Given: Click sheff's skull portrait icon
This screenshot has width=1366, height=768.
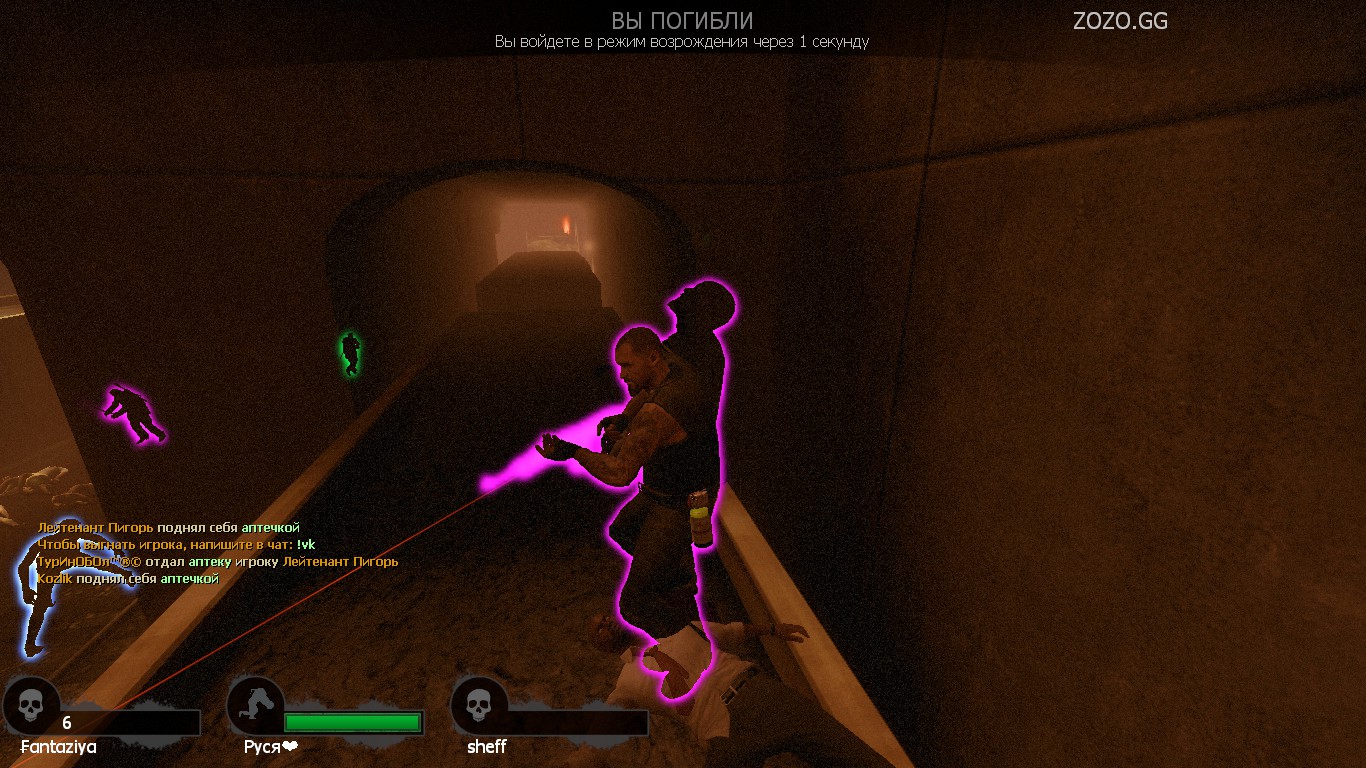Looking at the screenshot, I should click(479, 704).
